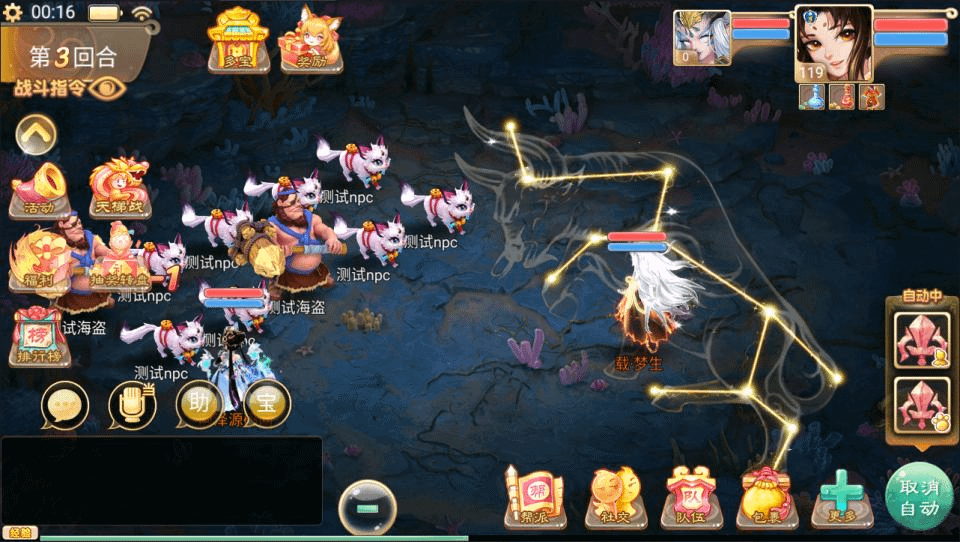Image resolution: width=960 pixels, height=542 pixels.
Task: Tap the round 宝 treasure button
Action: [x=266, y=404]
